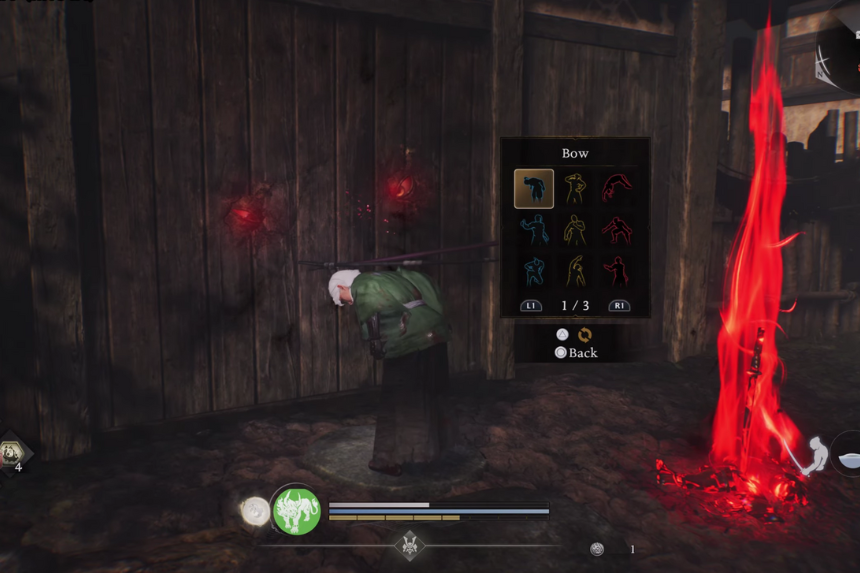The width and height of the screenshot is (860, 573).
Task: Choose the yellow gesture in the middle row
Action: (x=575, y=230)
